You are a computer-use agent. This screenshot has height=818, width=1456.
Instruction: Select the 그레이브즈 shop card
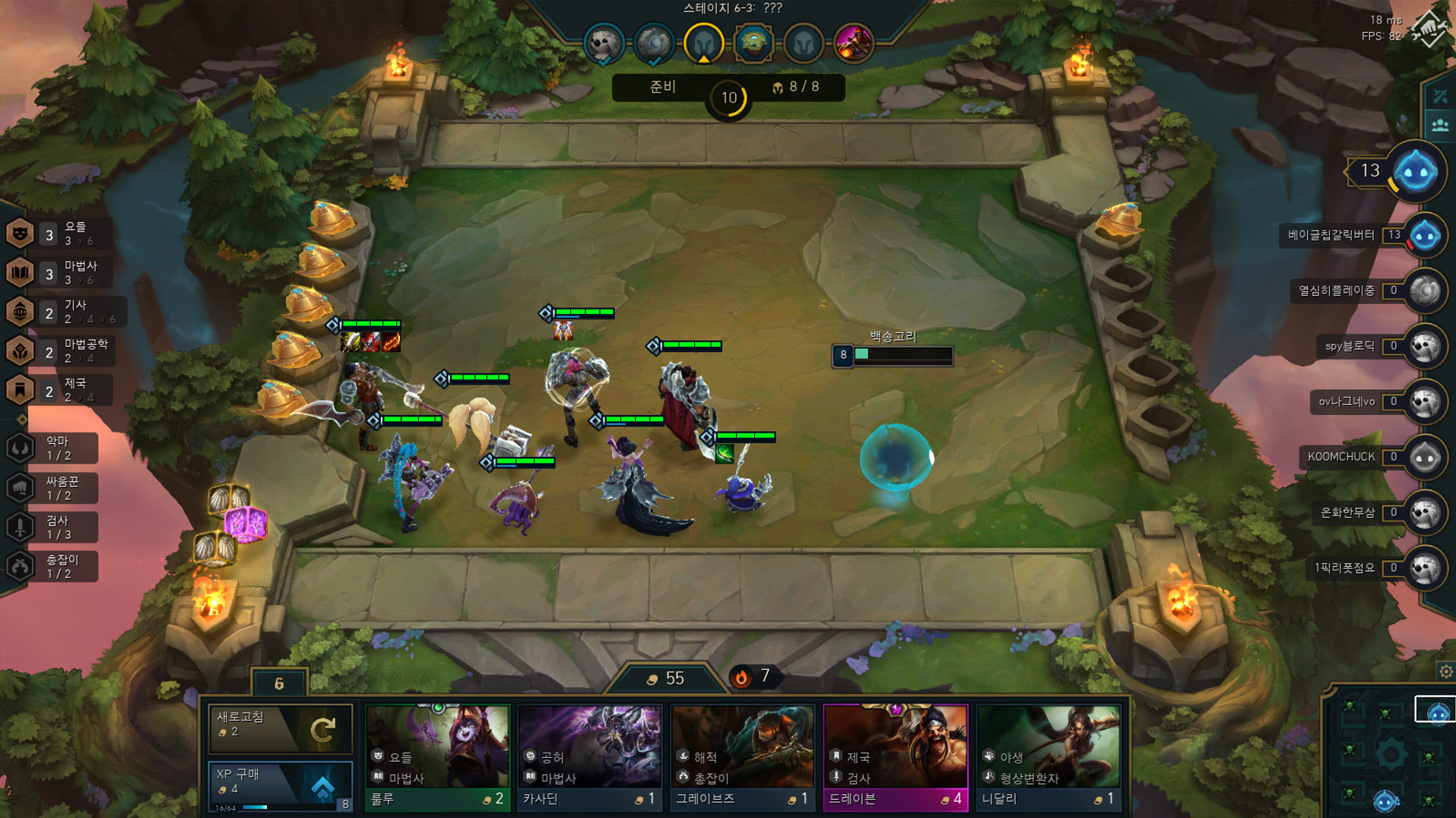coord(742,756)
